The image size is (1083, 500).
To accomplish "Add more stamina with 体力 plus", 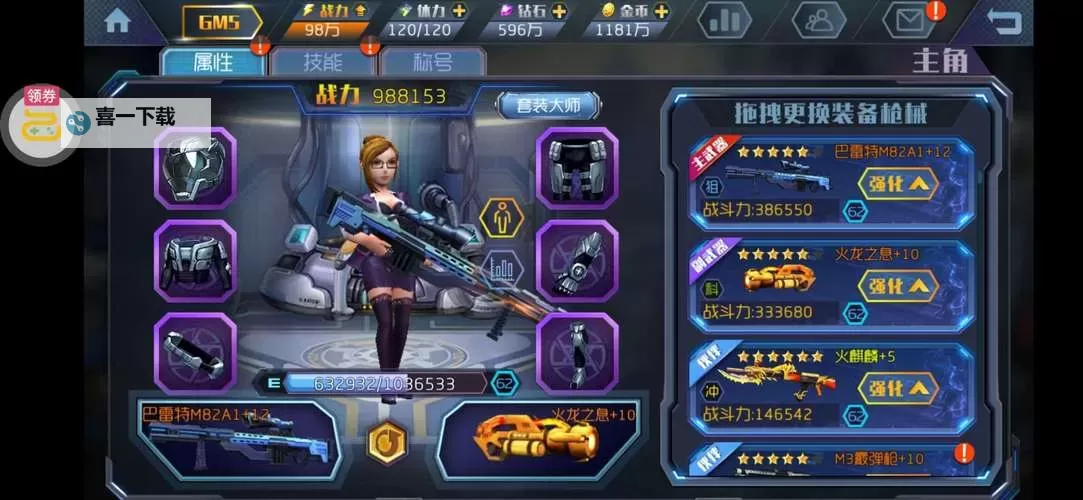I will tap(459, 11).
